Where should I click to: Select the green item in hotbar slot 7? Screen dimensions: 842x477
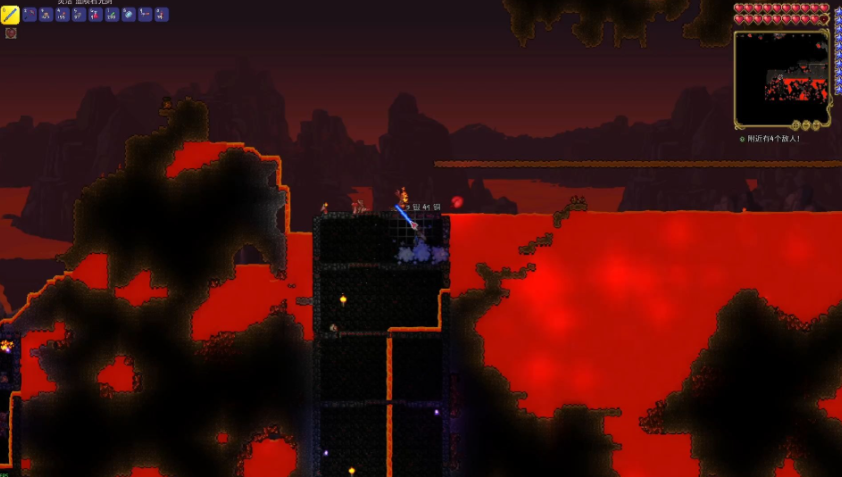[112, 15]
